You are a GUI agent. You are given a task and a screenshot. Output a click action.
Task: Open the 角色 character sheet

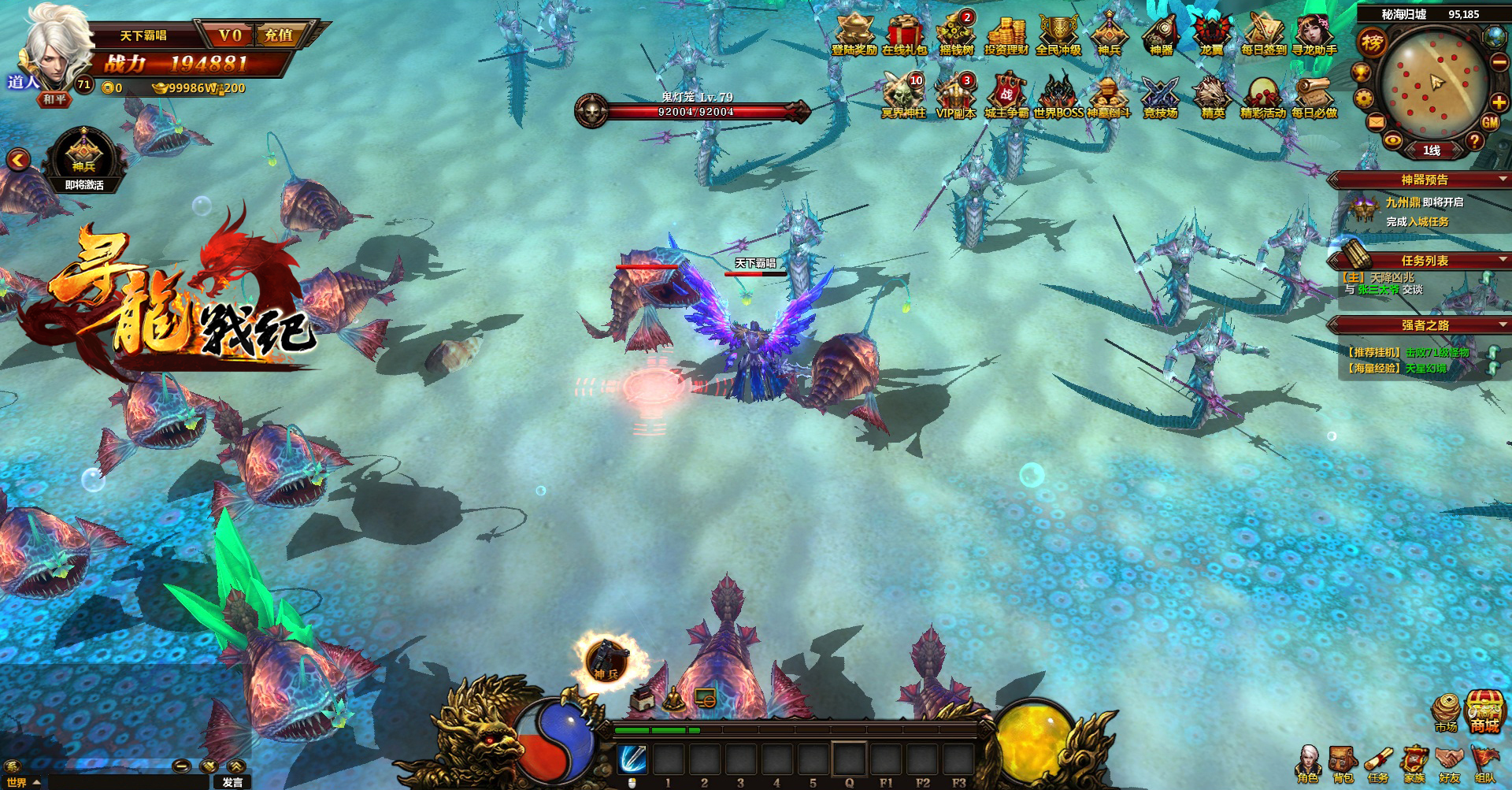click(x=1307, y=763)
